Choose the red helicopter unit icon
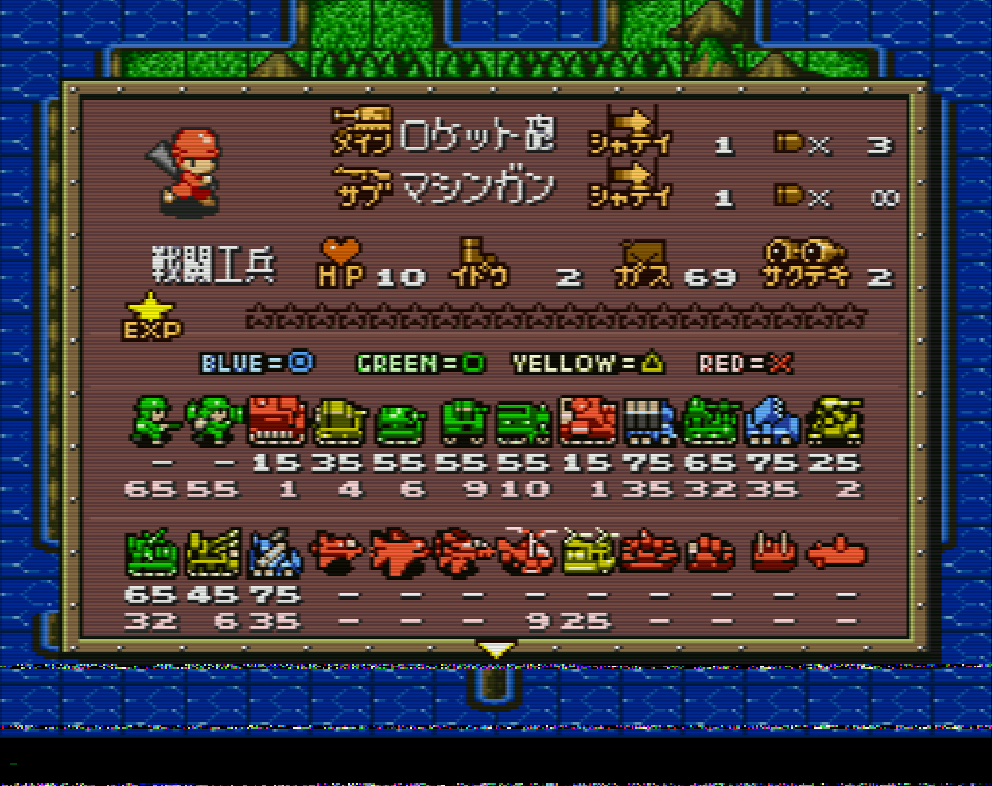992x786 pixels. (527, 551)
